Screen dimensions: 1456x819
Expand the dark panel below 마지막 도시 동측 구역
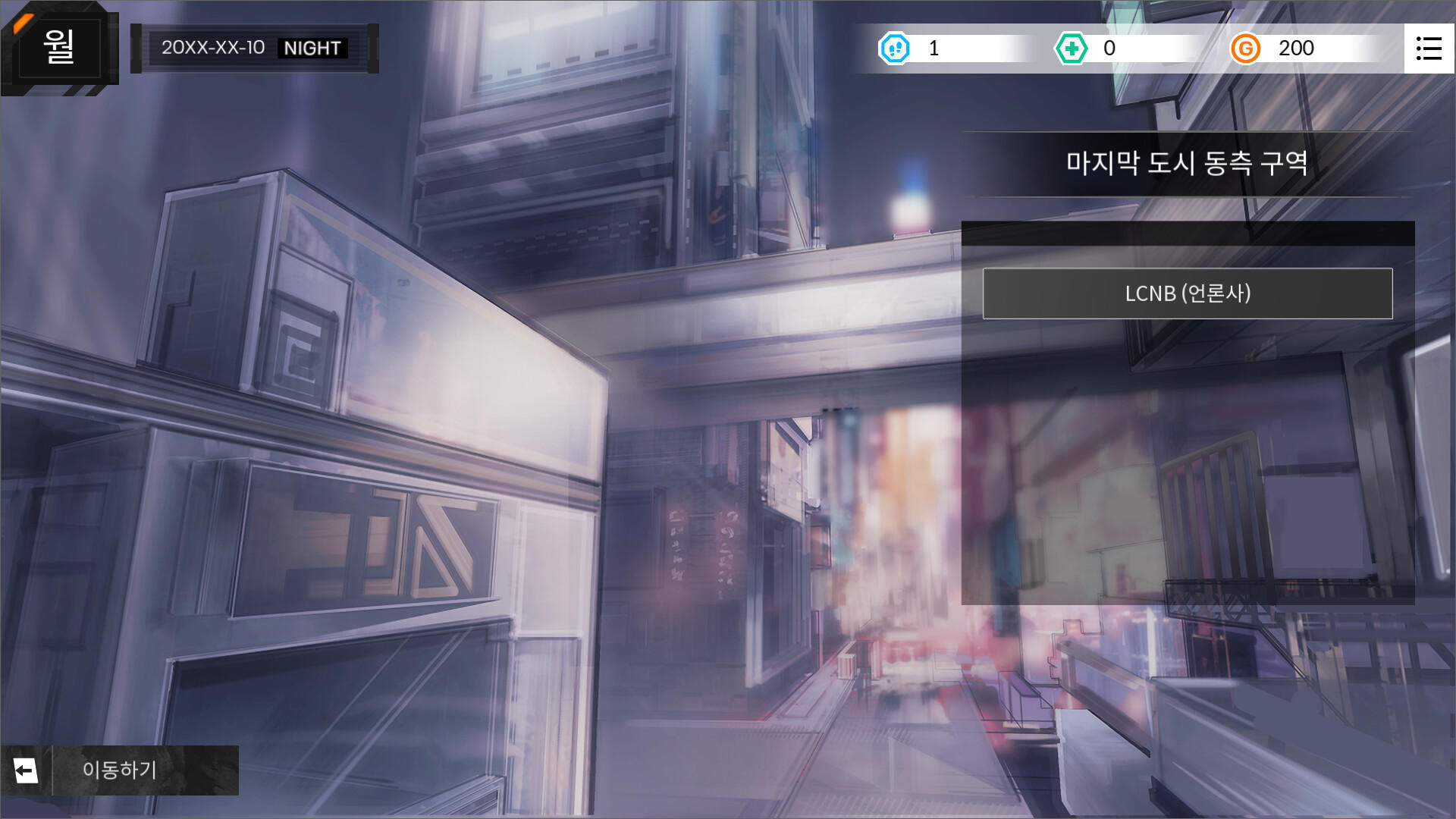1187,231
